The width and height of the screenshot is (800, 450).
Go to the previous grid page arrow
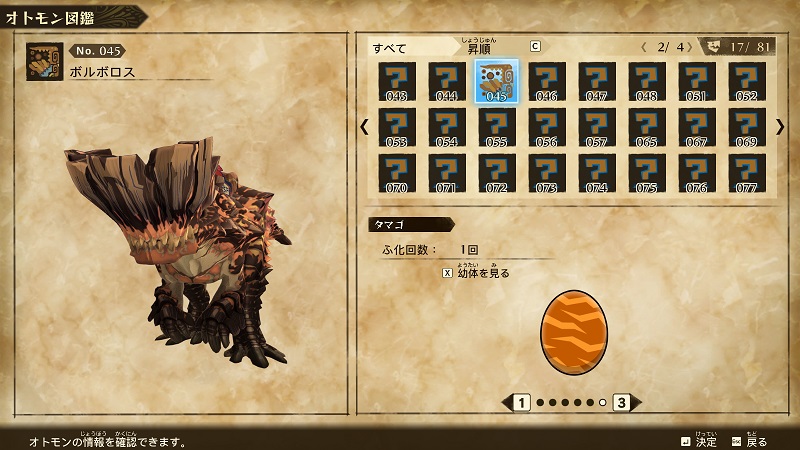[364, 127]
